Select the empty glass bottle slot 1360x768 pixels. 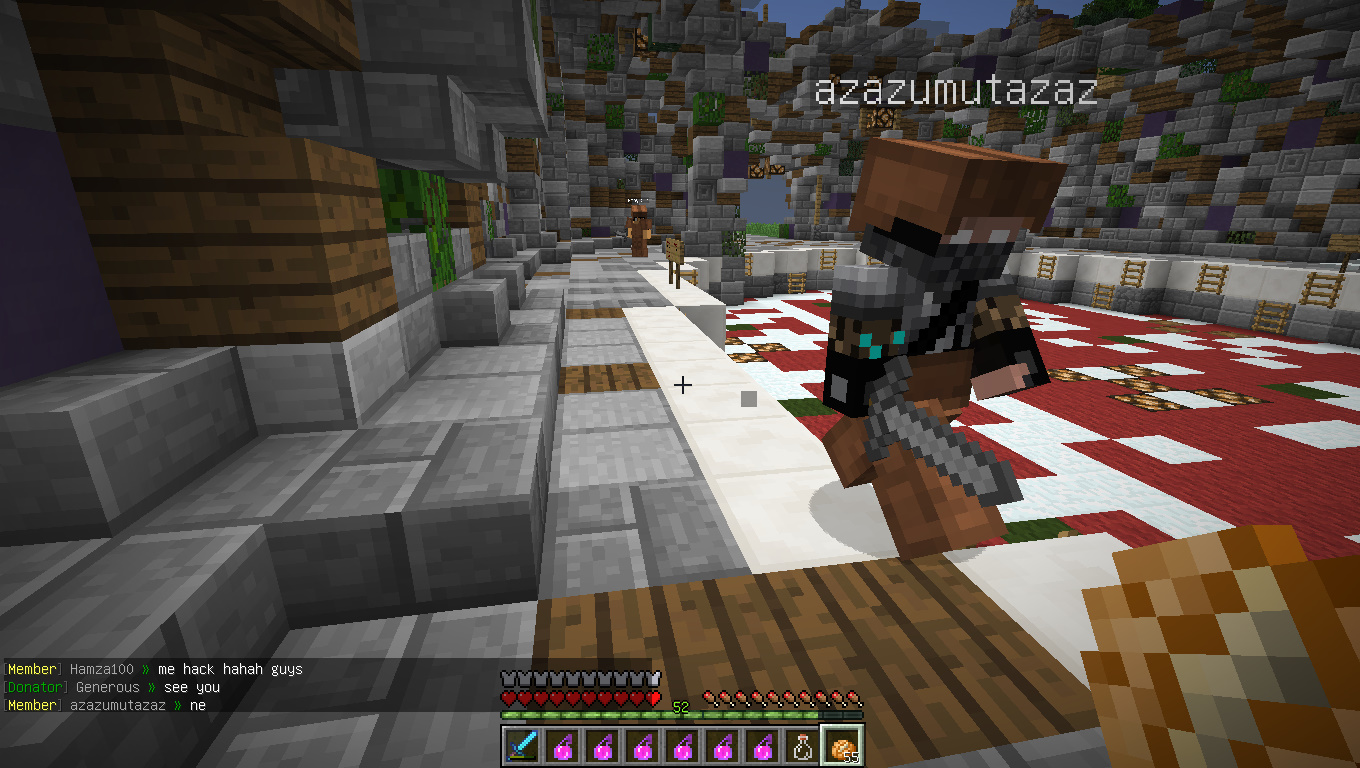click(801, 746)
